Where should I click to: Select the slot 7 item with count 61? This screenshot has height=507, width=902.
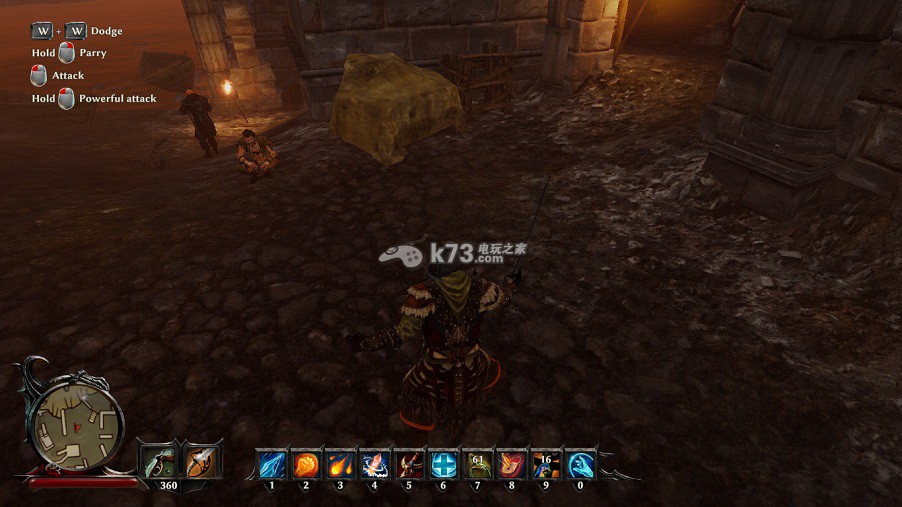click(x=477, y=464)
